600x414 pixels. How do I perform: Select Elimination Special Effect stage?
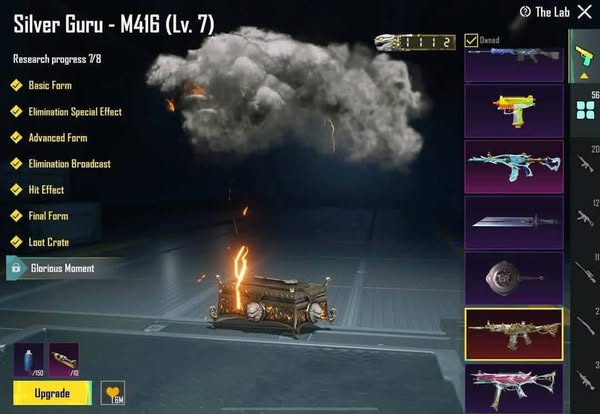(68, 111)
